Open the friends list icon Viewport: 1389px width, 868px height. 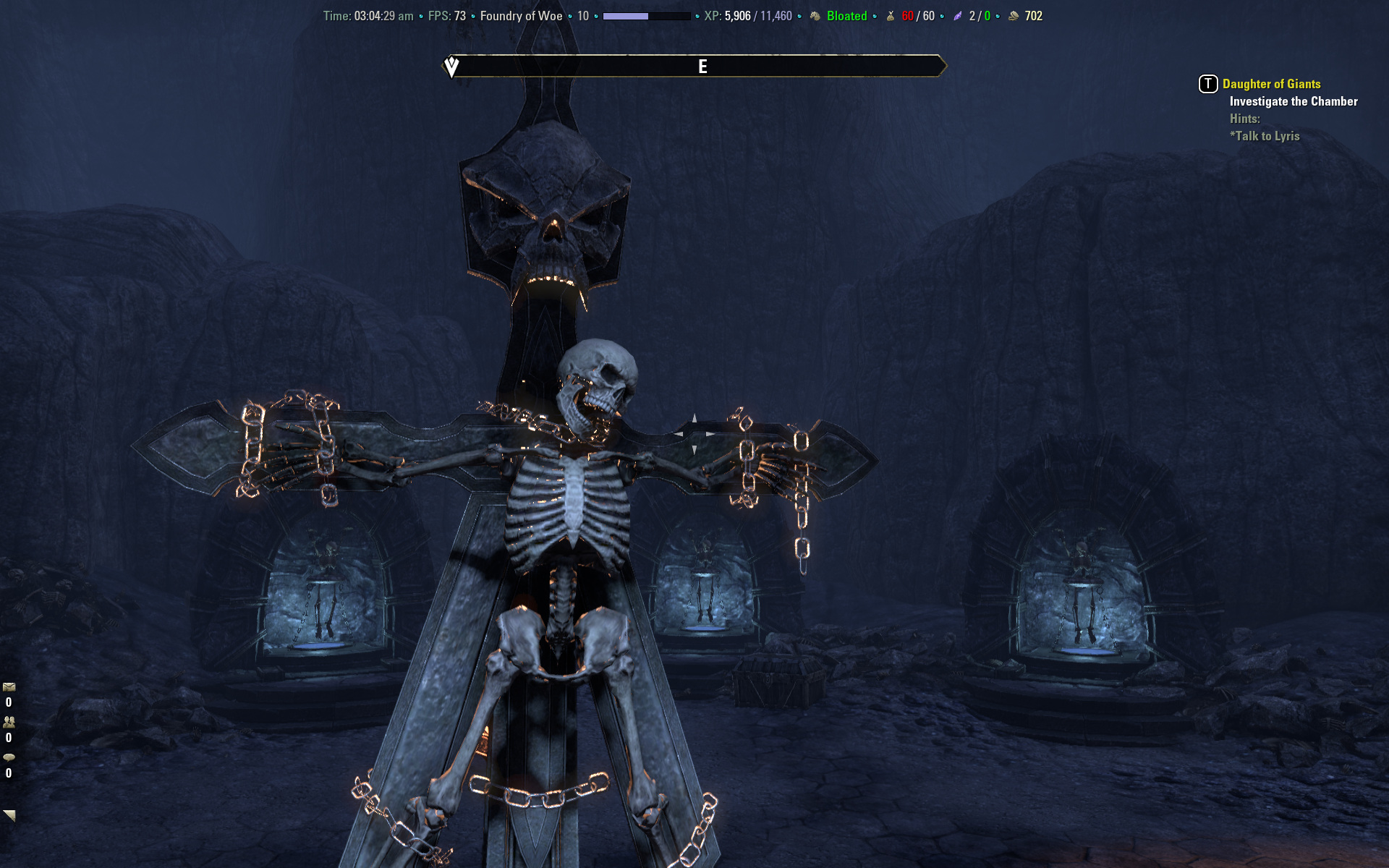tap(9, 722)
